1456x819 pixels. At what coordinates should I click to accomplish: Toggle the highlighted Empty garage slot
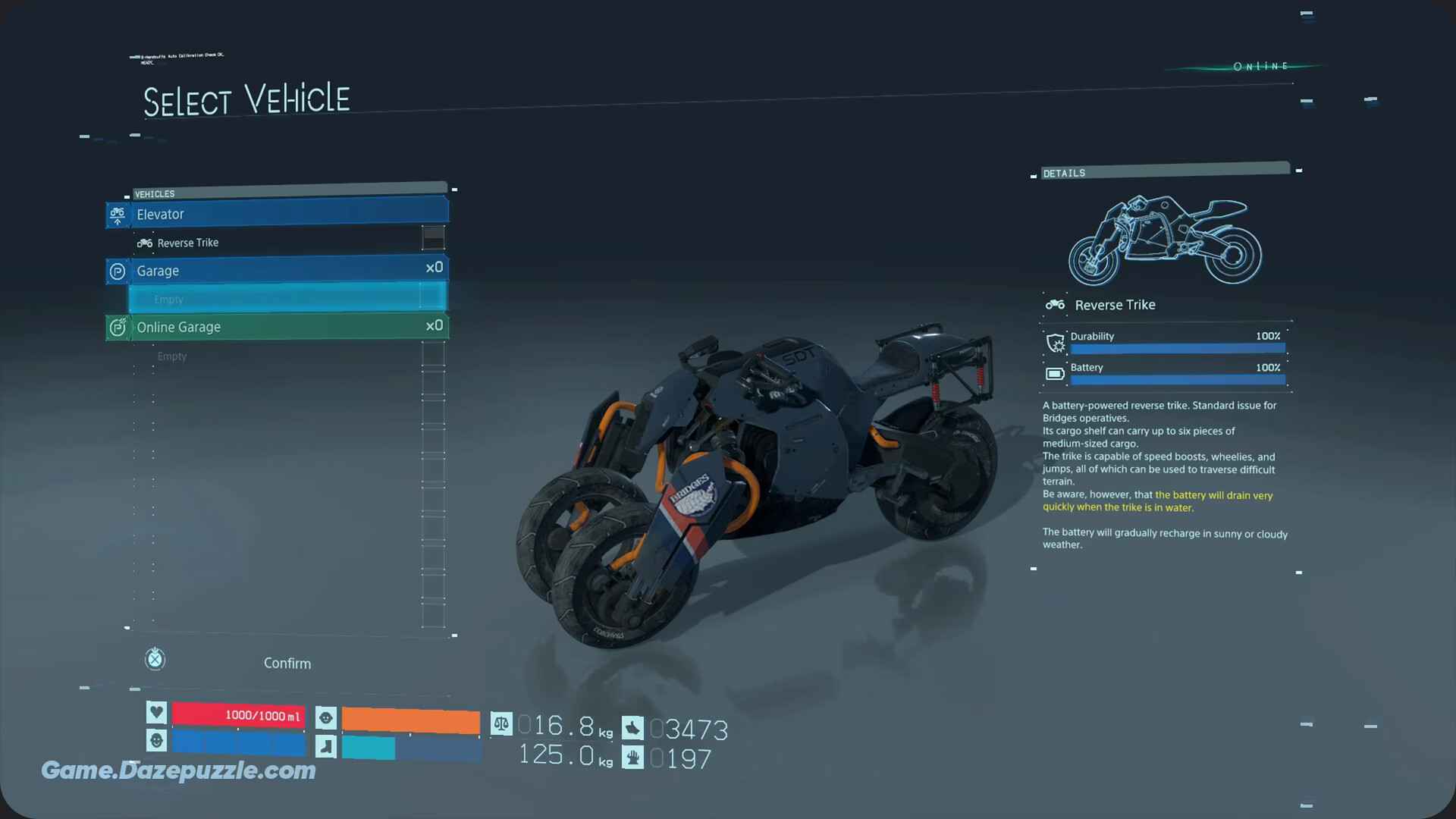[x=288, y=299]
